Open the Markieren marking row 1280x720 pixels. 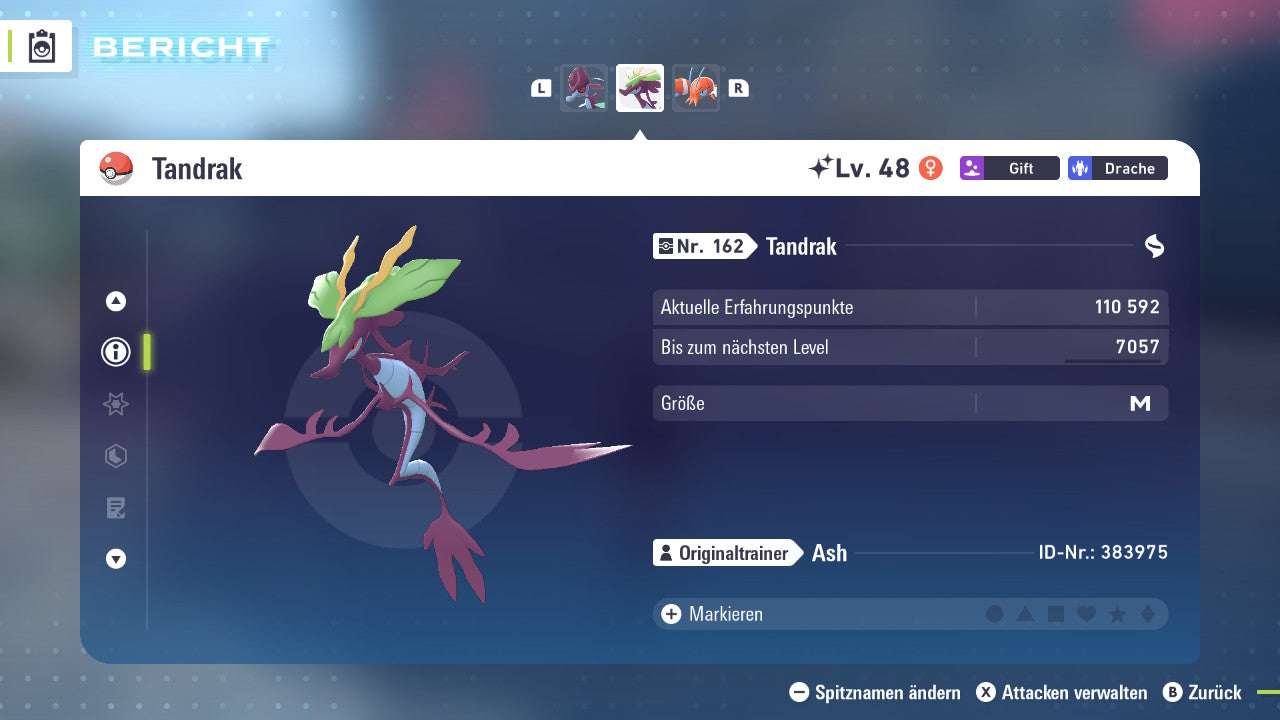click(715, 614)
